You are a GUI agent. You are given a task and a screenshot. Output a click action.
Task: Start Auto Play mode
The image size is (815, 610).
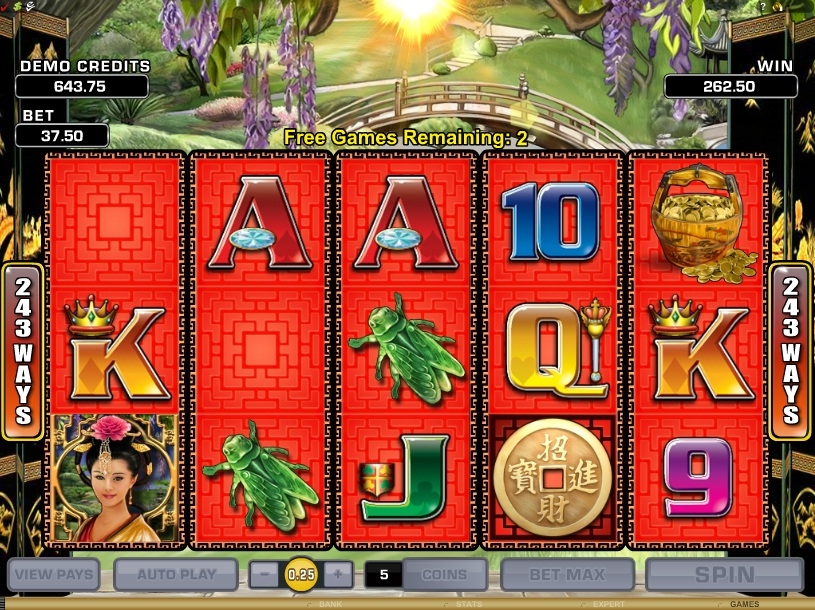pos(176,575)
